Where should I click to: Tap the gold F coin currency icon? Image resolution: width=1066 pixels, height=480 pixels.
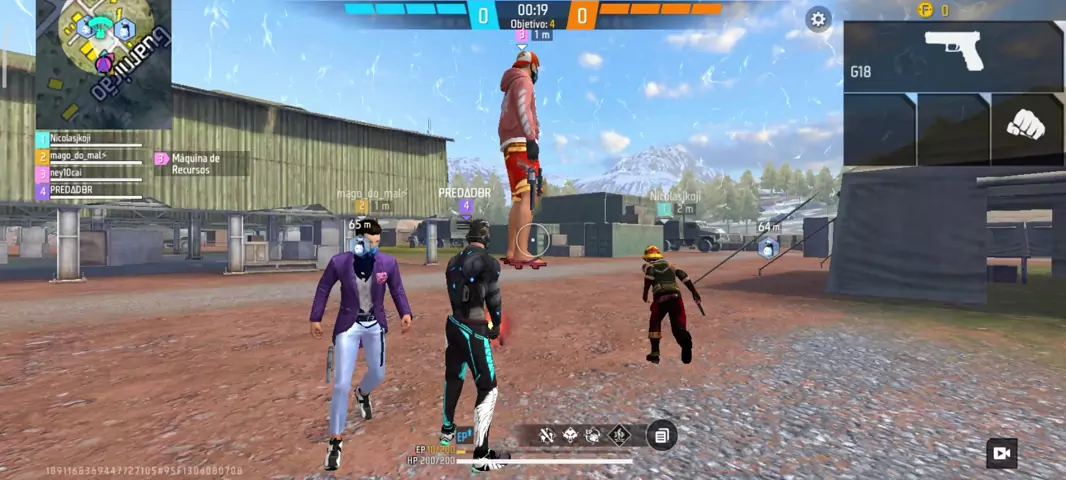(x=925, y=10)
